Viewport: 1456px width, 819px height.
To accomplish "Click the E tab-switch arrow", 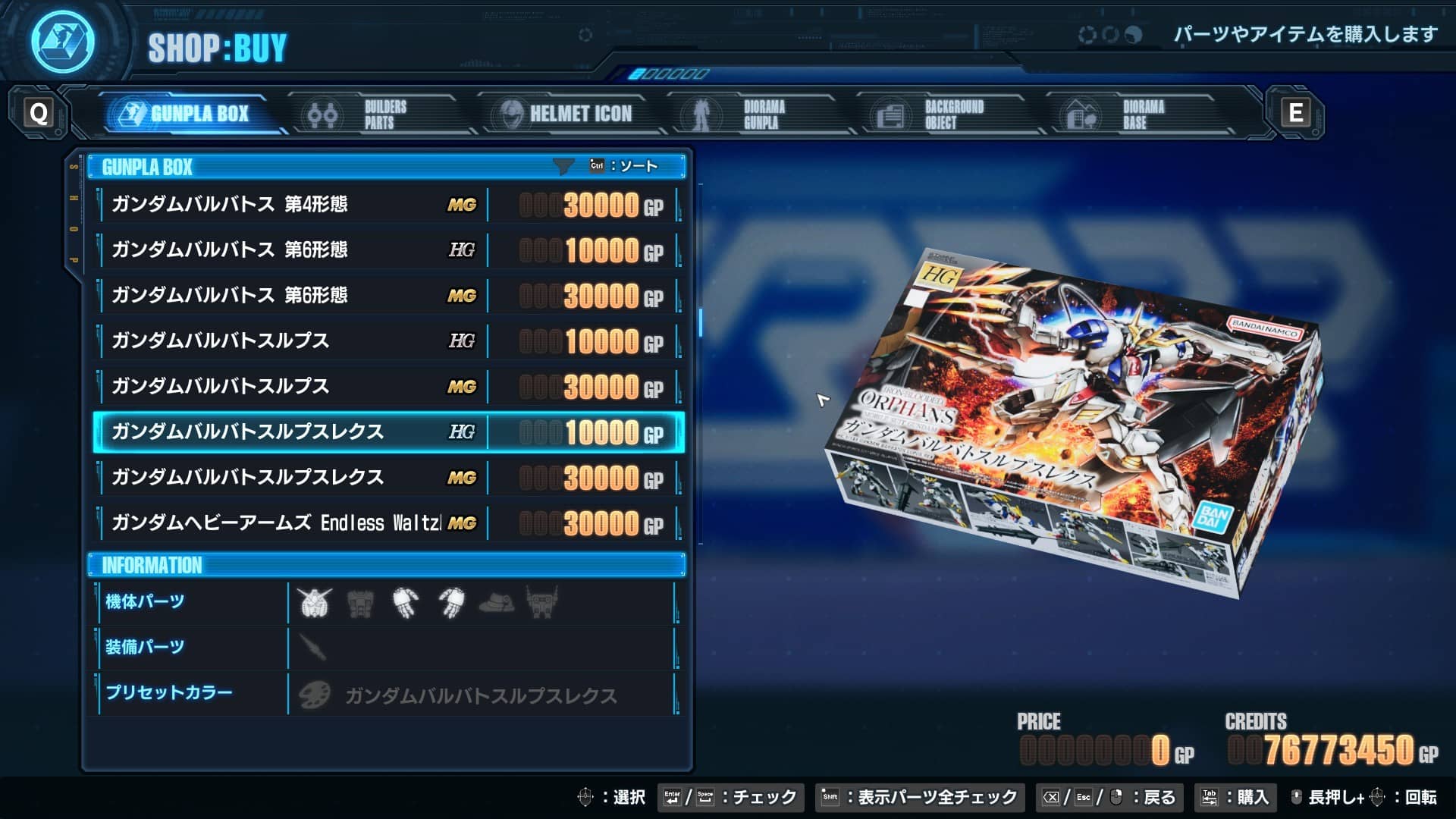I will (1294, 113).
